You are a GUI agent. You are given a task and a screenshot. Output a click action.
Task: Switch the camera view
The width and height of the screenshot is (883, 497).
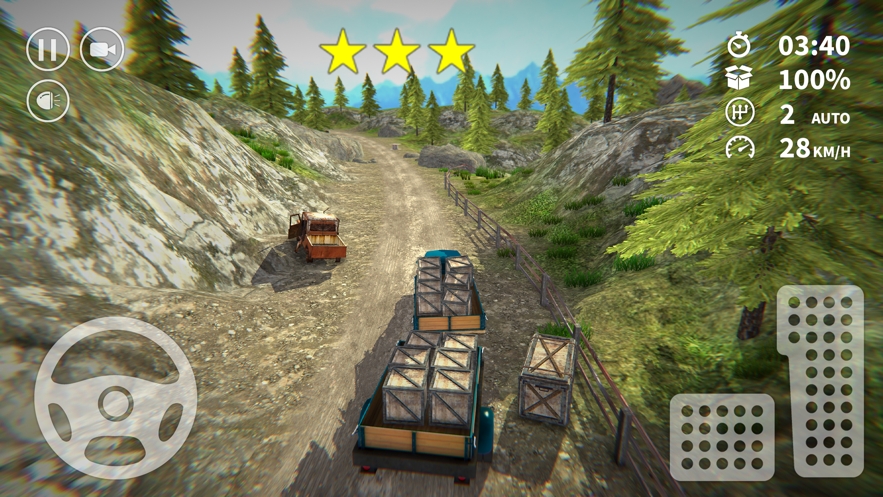[102, 49]
